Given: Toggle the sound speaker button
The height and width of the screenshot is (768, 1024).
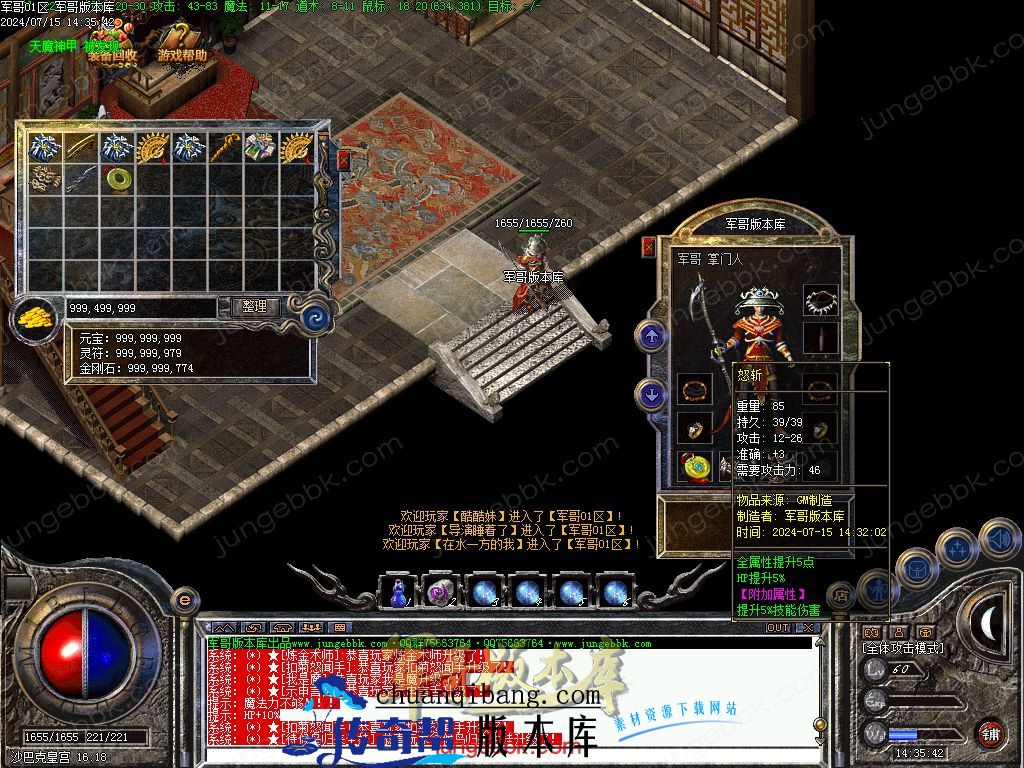Looking at the screenshot, I should [x=998, y=540].
